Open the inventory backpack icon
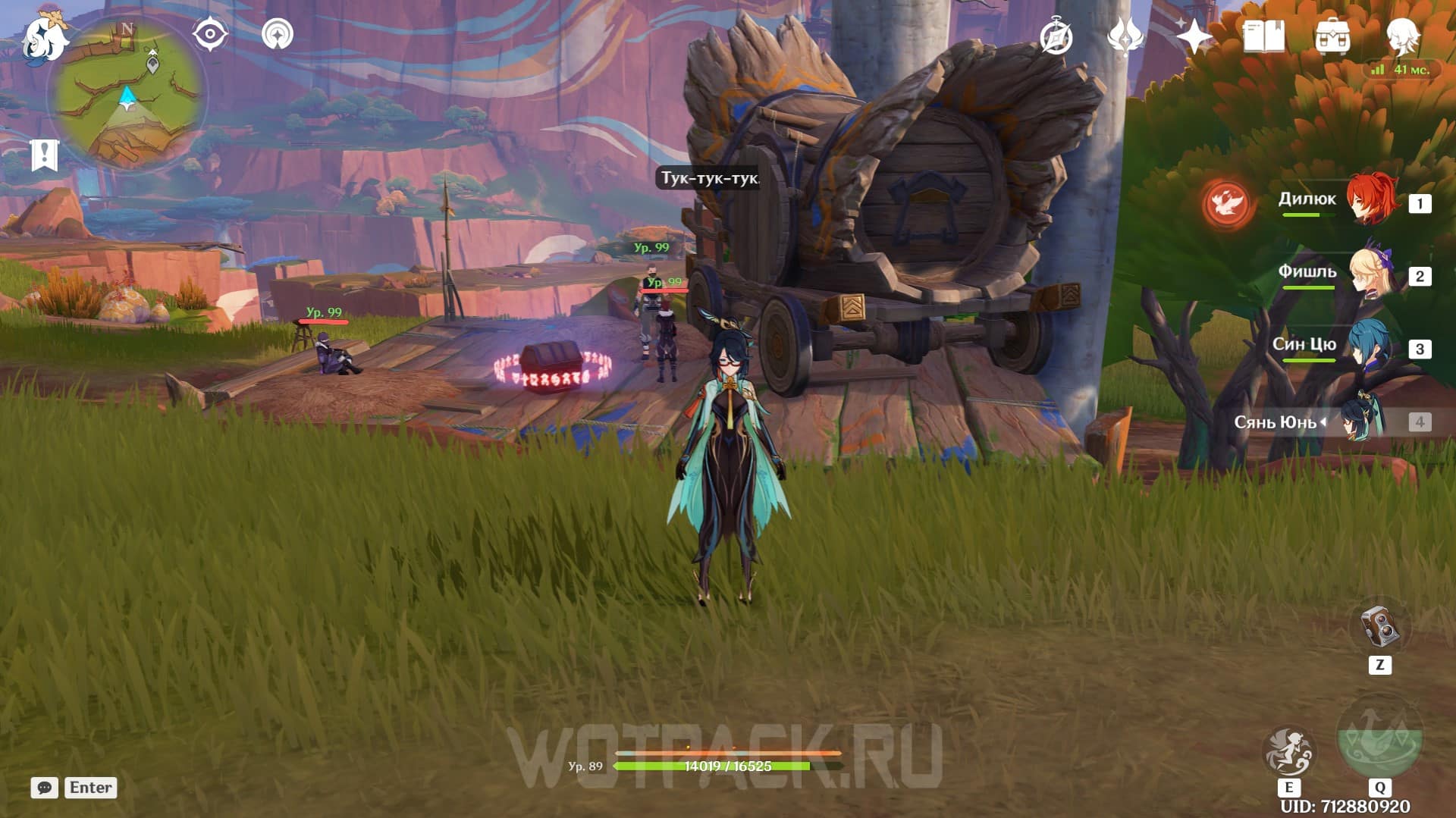The width and height of the screenshot is (1456, 818). pos(1332,36)
